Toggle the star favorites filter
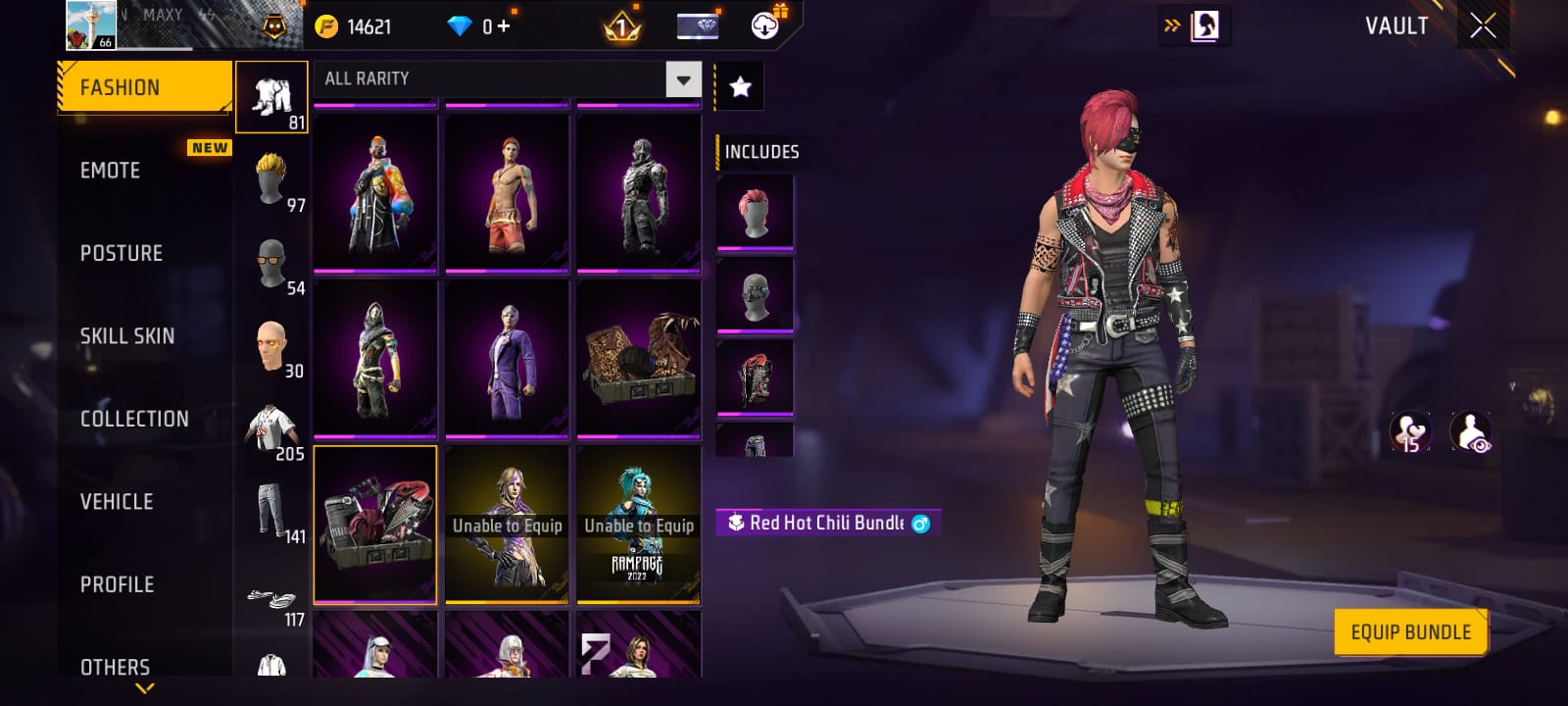 [x=740, y=87]
